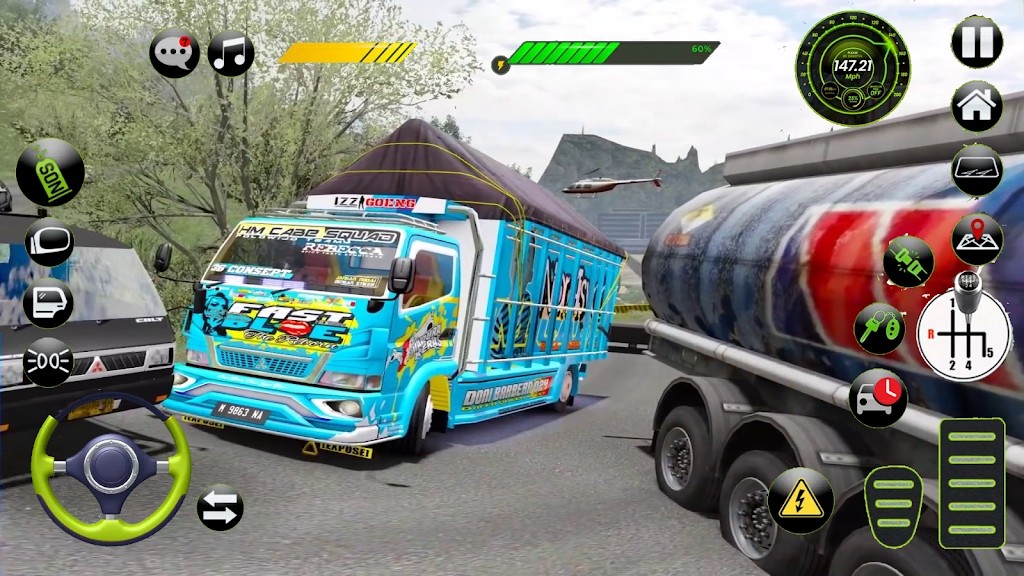Click the green steering wheel

(110, 466)
